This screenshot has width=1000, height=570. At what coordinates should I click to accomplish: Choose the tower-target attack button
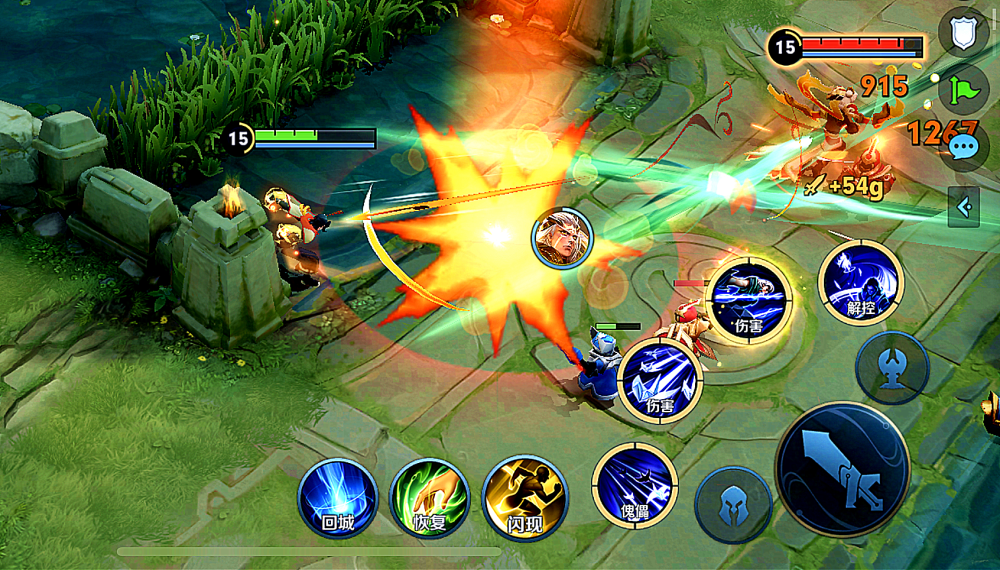coord(892,367)
